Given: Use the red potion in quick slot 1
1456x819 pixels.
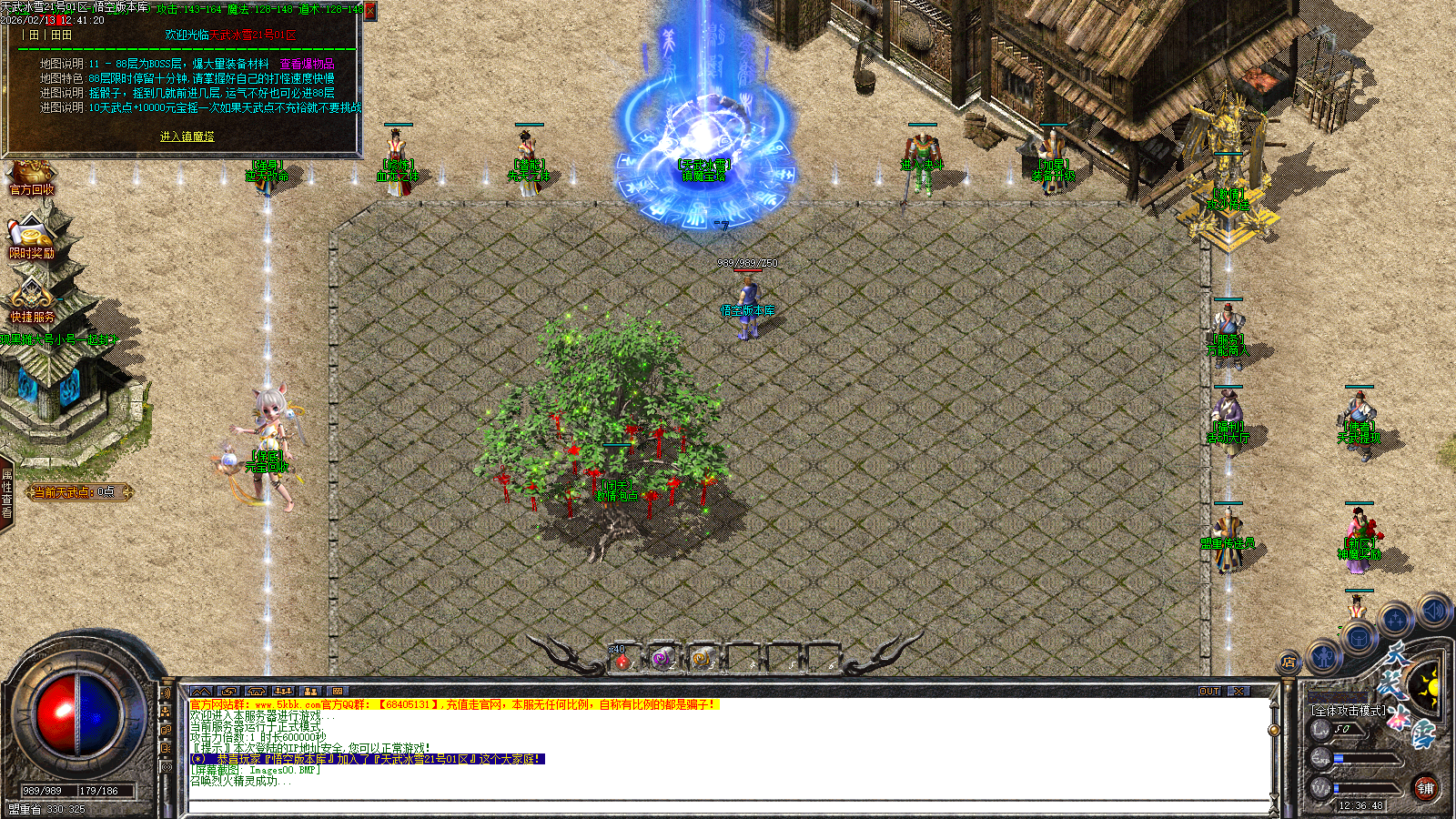Looking at the screenshot, I should (x=622, y=662).
